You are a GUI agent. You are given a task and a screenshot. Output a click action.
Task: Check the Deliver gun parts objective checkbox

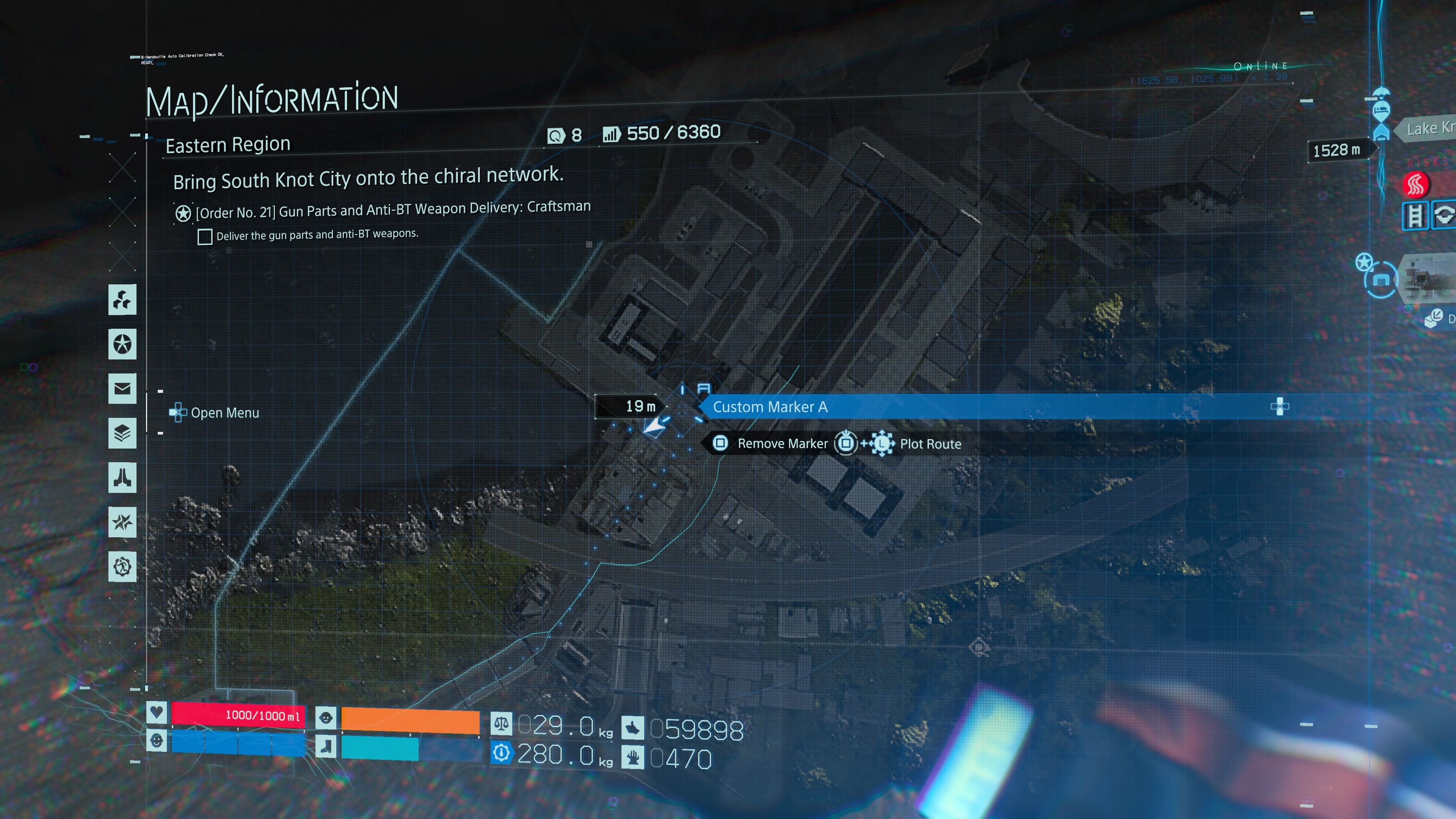click(205, 237)
